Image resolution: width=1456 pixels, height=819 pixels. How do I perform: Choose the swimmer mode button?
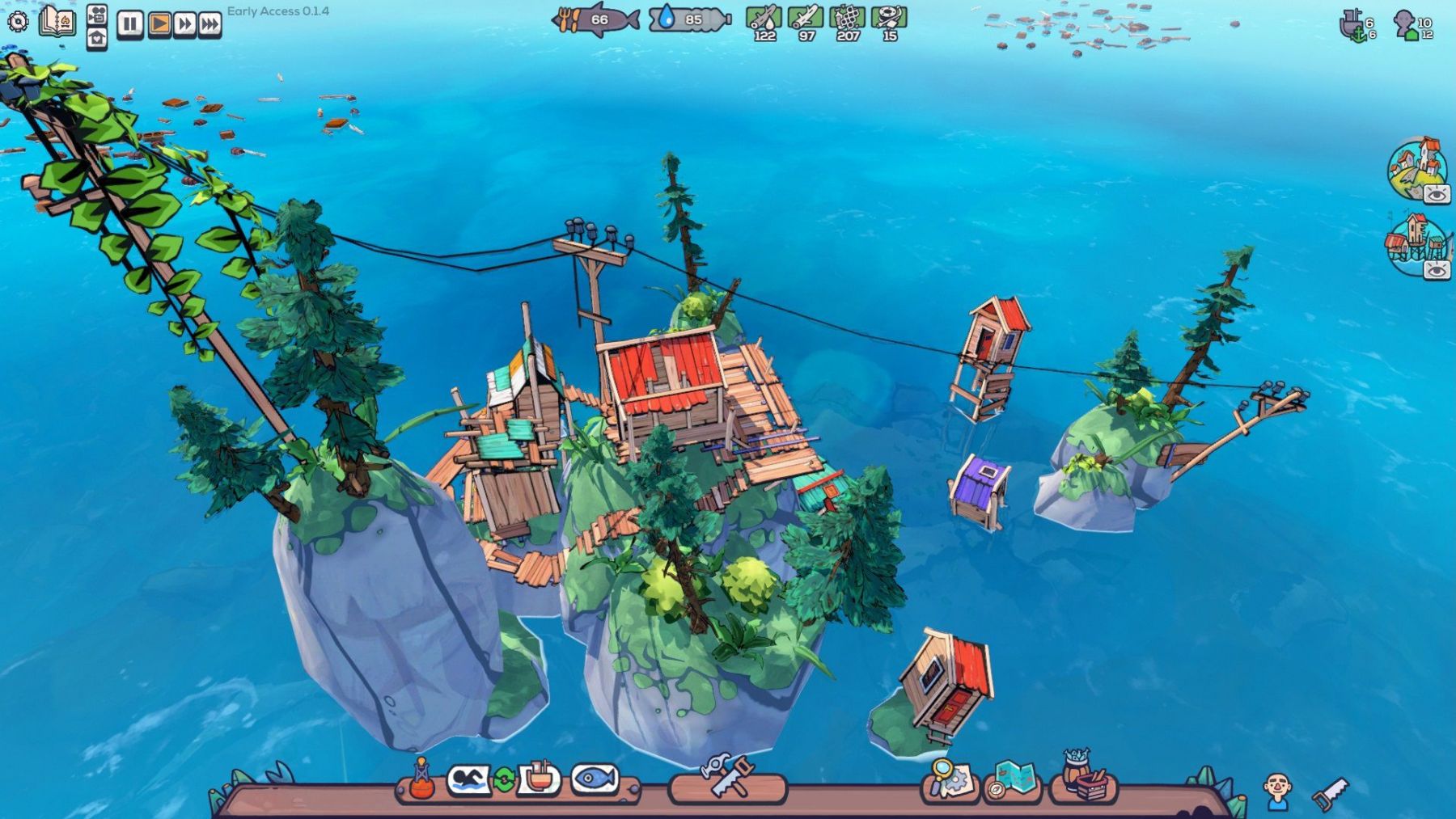pyautogui.click(x=468, y=779)
